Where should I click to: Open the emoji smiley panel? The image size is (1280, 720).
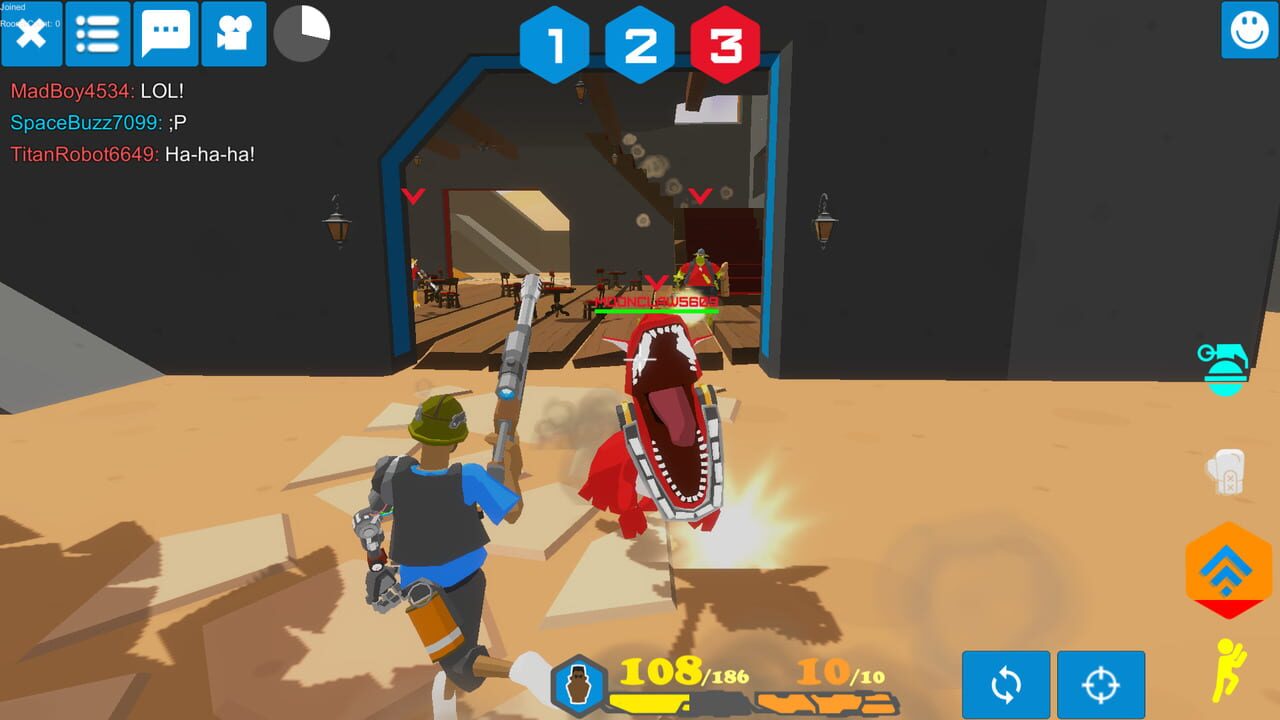(1250, 33)
